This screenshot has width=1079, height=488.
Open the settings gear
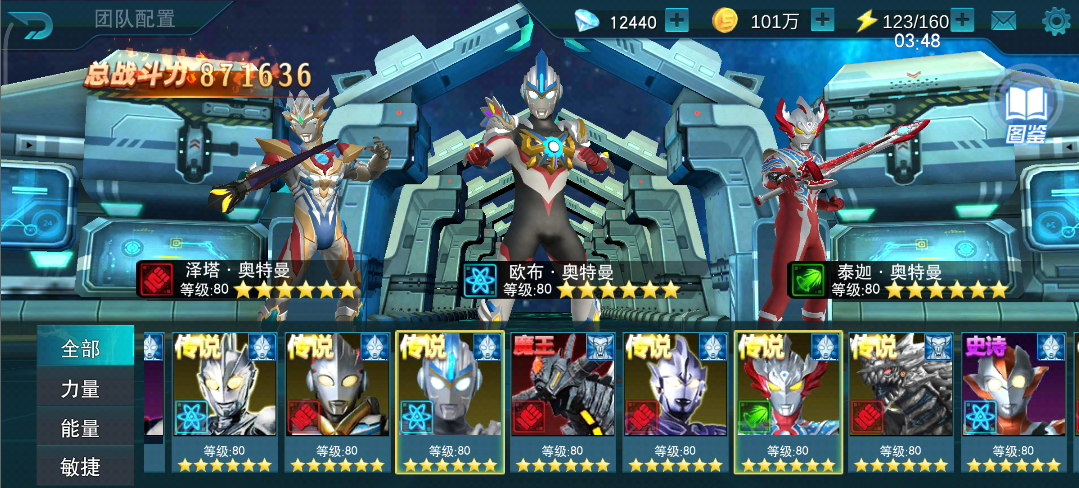coord(1056,20)
